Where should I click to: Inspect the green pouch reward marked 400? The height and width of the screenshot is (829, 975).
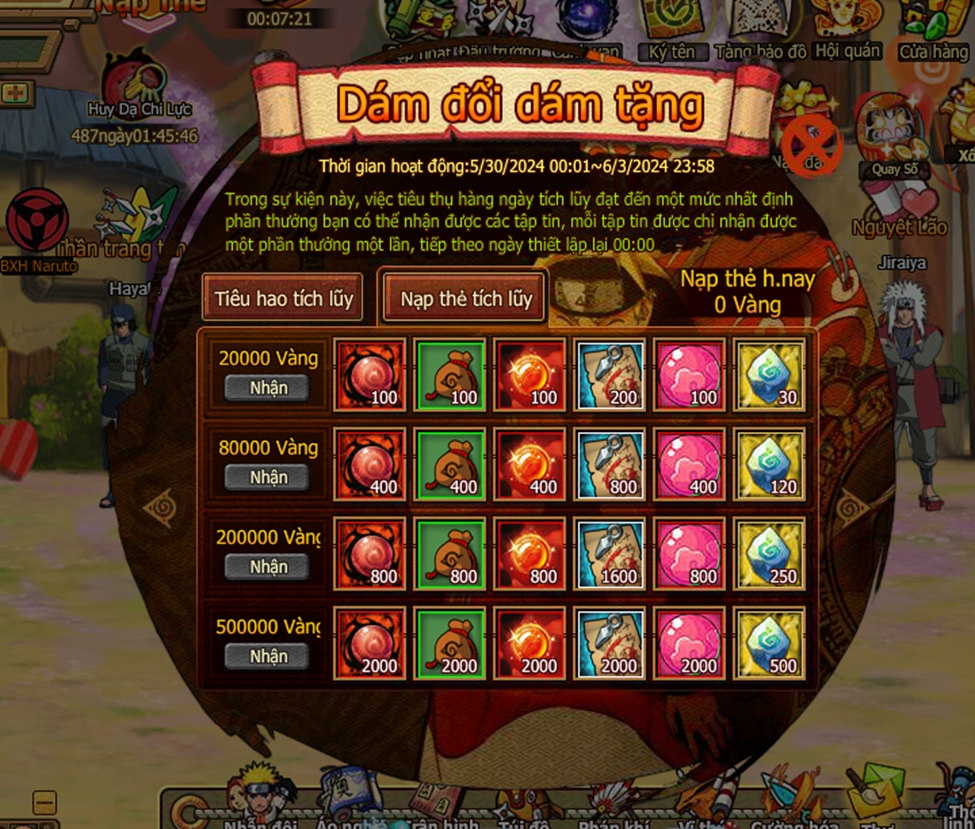450,464
